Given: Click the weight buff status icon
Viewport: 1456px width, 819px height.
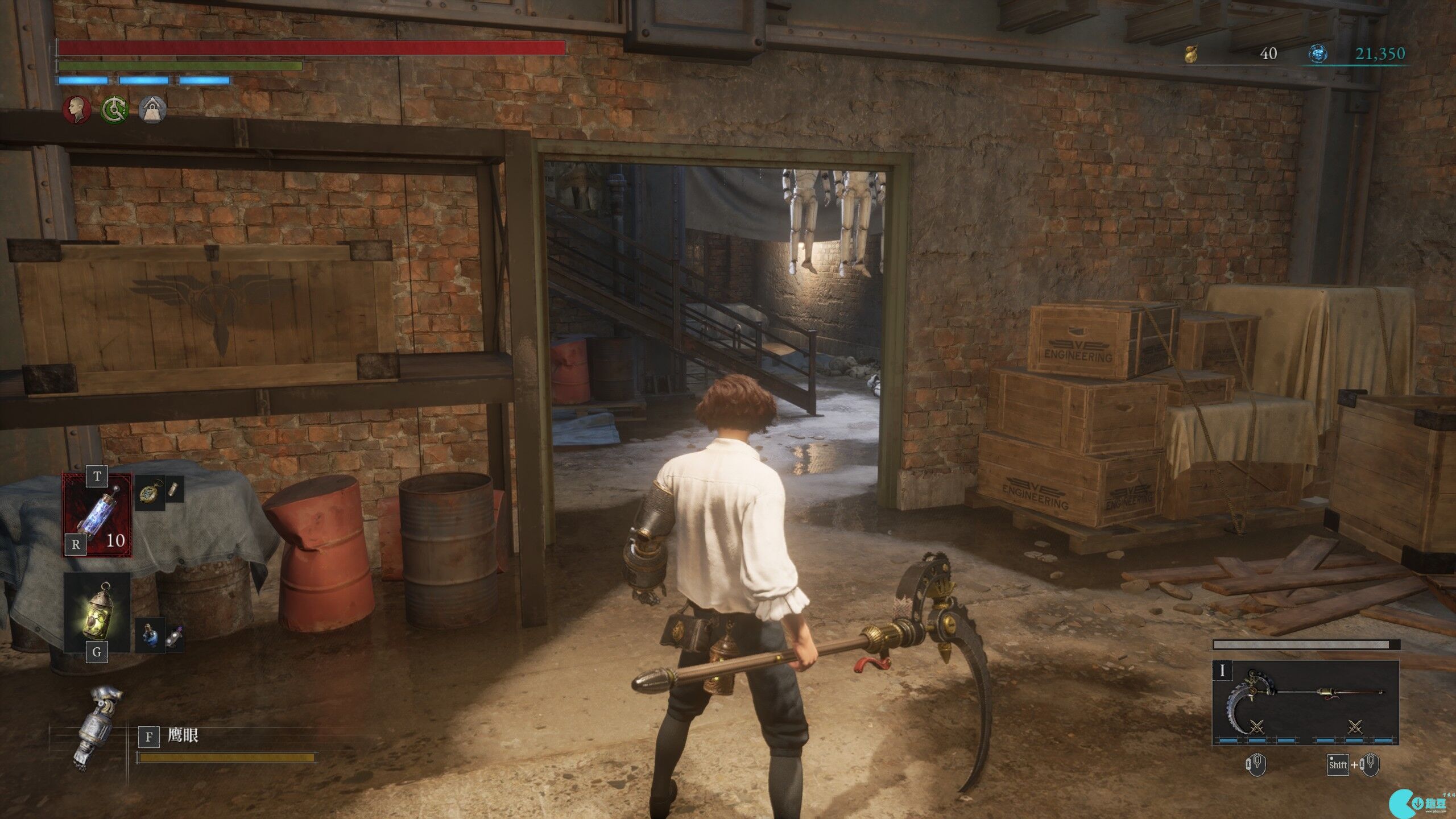Looking at the screenshot, I should point(152,109).
